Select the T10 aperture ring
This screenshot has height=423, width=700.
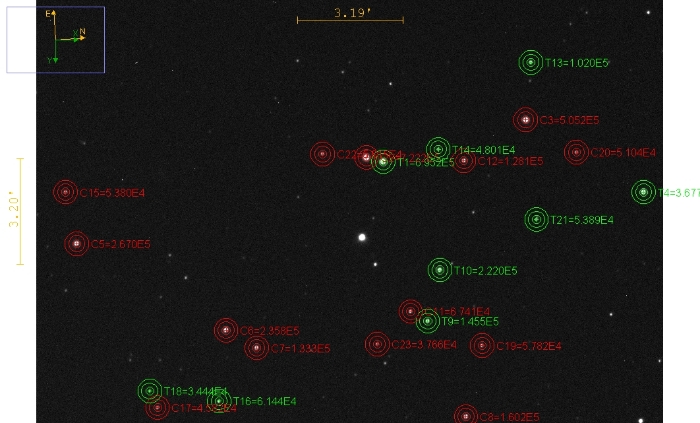pos(440,270)
